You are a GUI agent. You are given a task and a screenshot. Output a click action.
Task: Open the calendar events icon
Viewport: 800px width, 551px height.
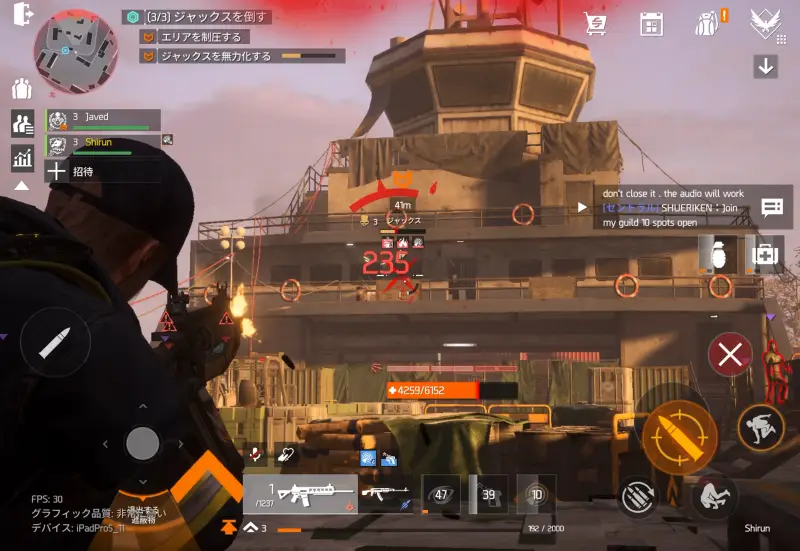652,23
